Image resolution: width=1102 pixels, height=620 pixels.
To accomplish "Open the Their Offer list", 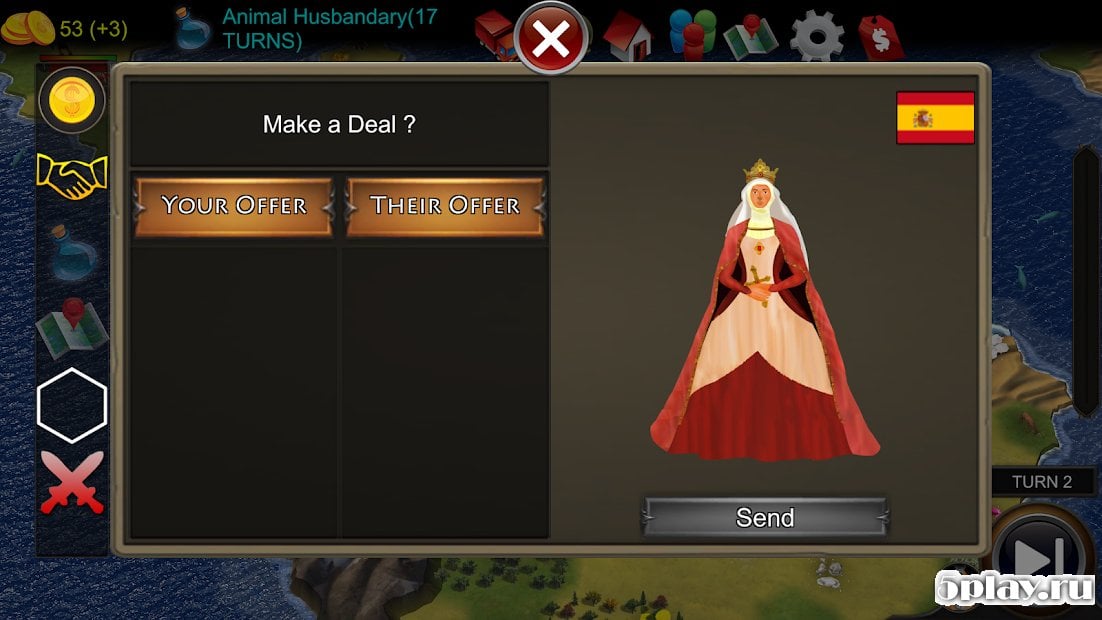I will tap(445, 206).
